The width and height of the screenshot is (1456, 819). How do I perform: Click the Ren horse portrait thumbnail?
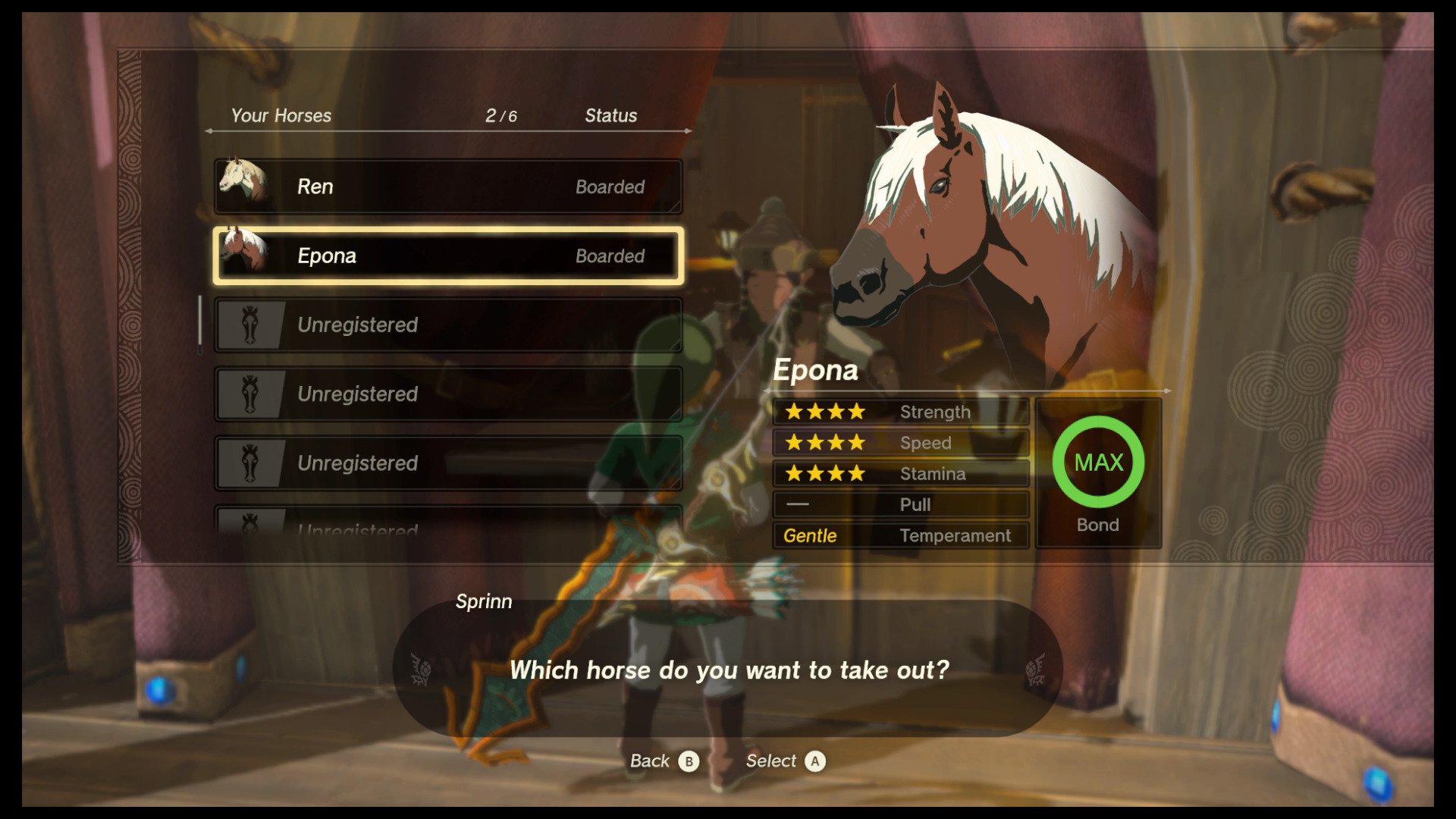pos(243,183)
